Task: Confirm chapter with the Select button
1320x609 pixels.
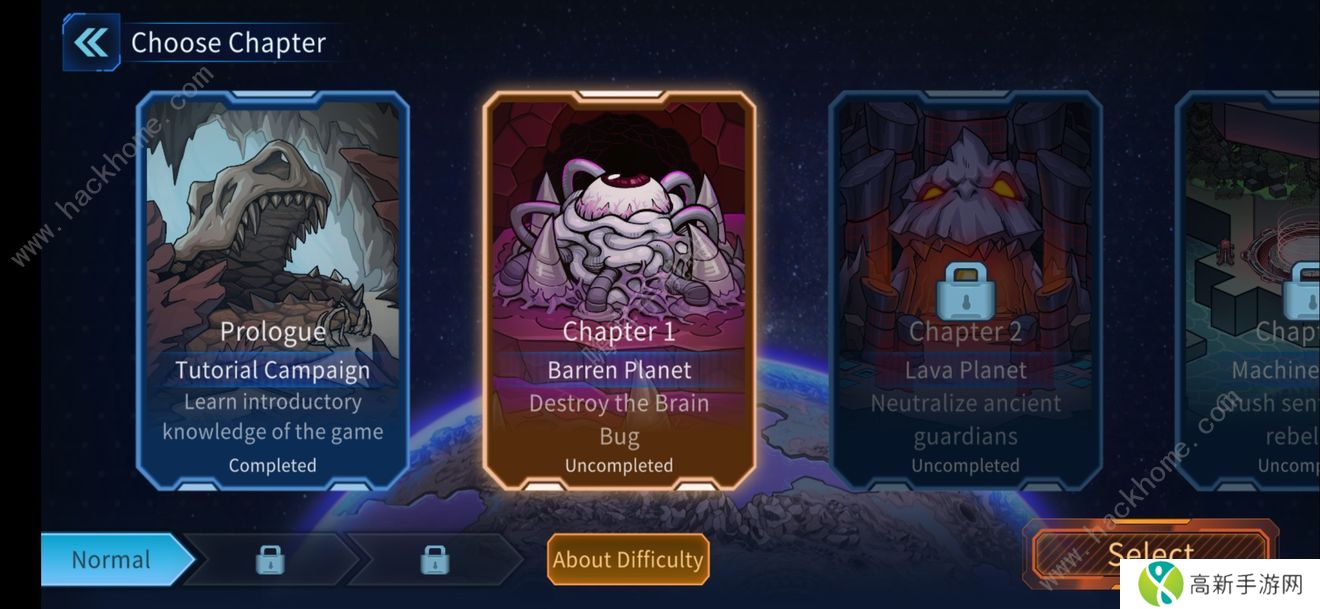Action: point(1150,553)
